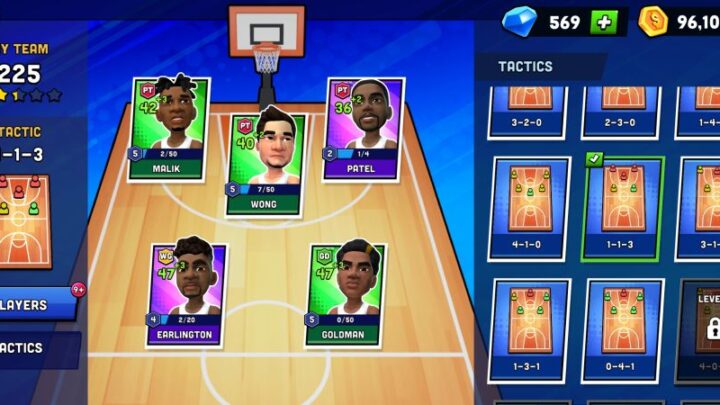
Task: Select the checked 1-1-3 tactic tile
Action: [622, 208]
